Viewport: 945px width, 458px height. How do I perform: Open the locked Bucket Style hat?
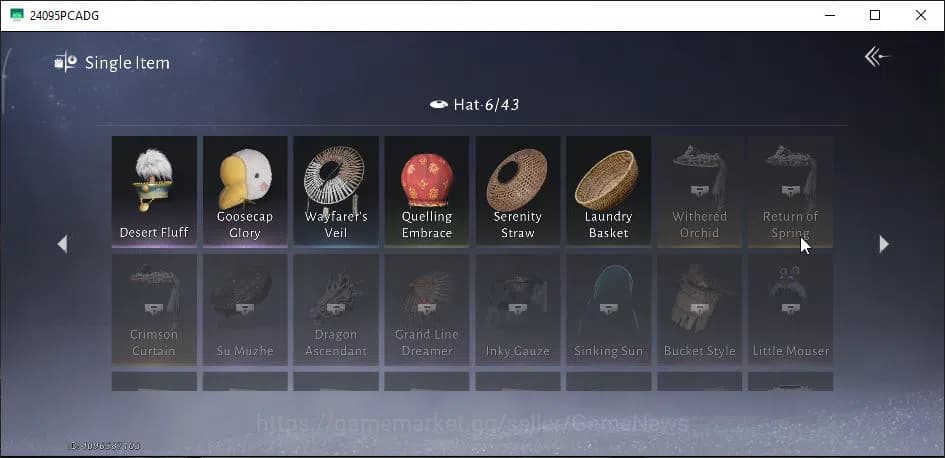[x=699, y=308]
